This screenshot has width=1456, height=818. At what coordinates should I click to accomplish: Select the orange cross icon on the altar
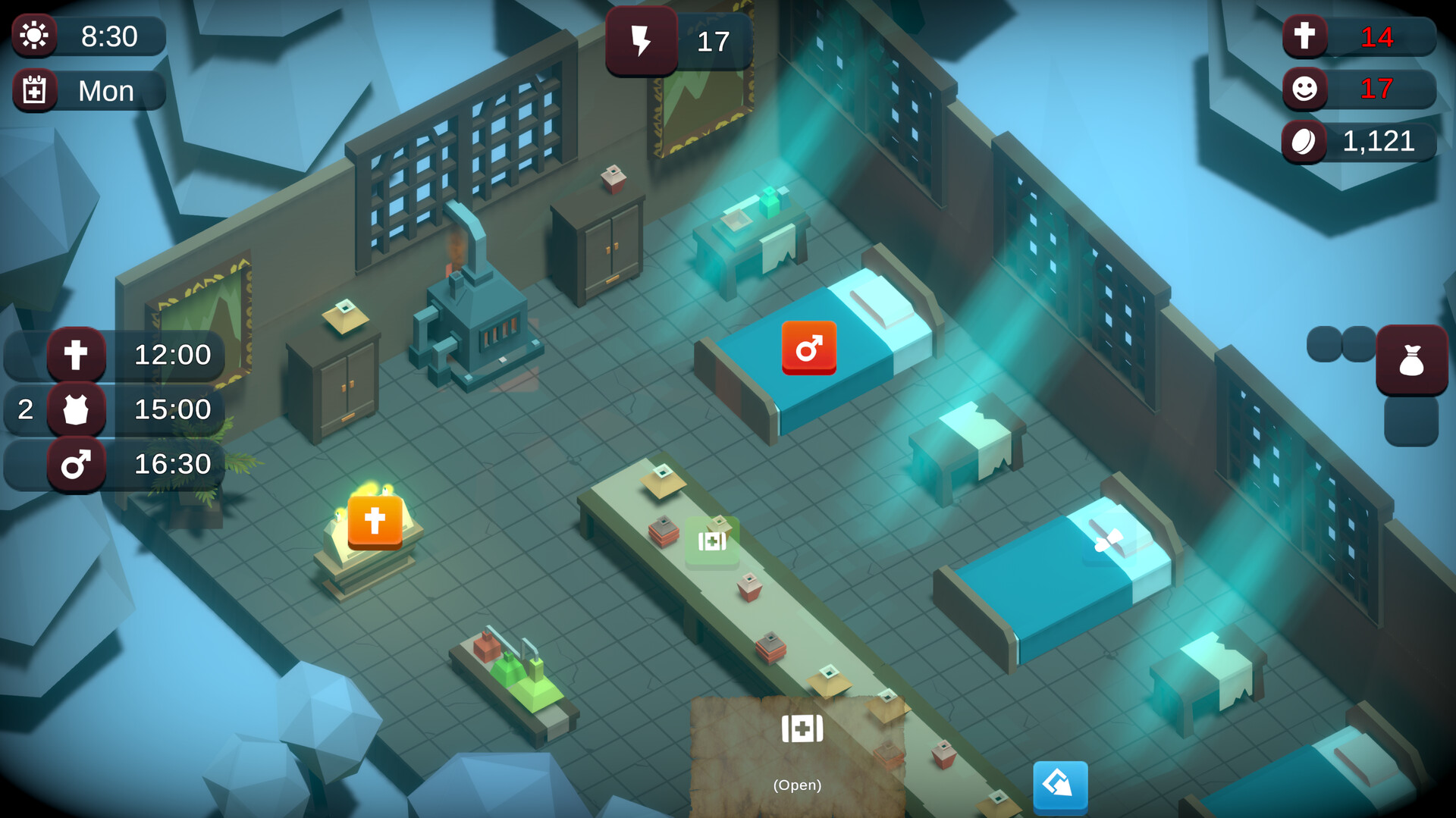click(x=374, y=522)
